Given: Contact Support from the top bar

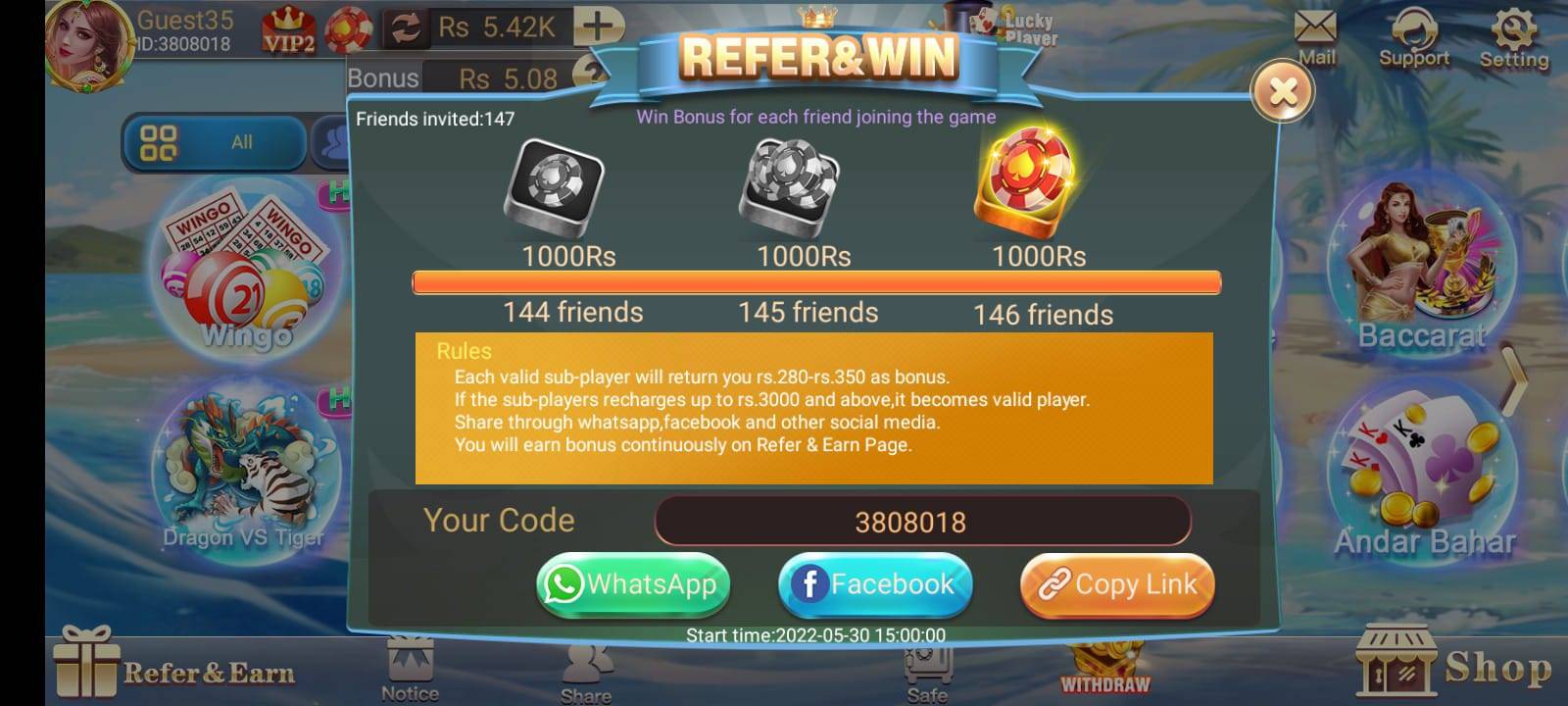Looking at the screenshot, I should click(1413, 36).
